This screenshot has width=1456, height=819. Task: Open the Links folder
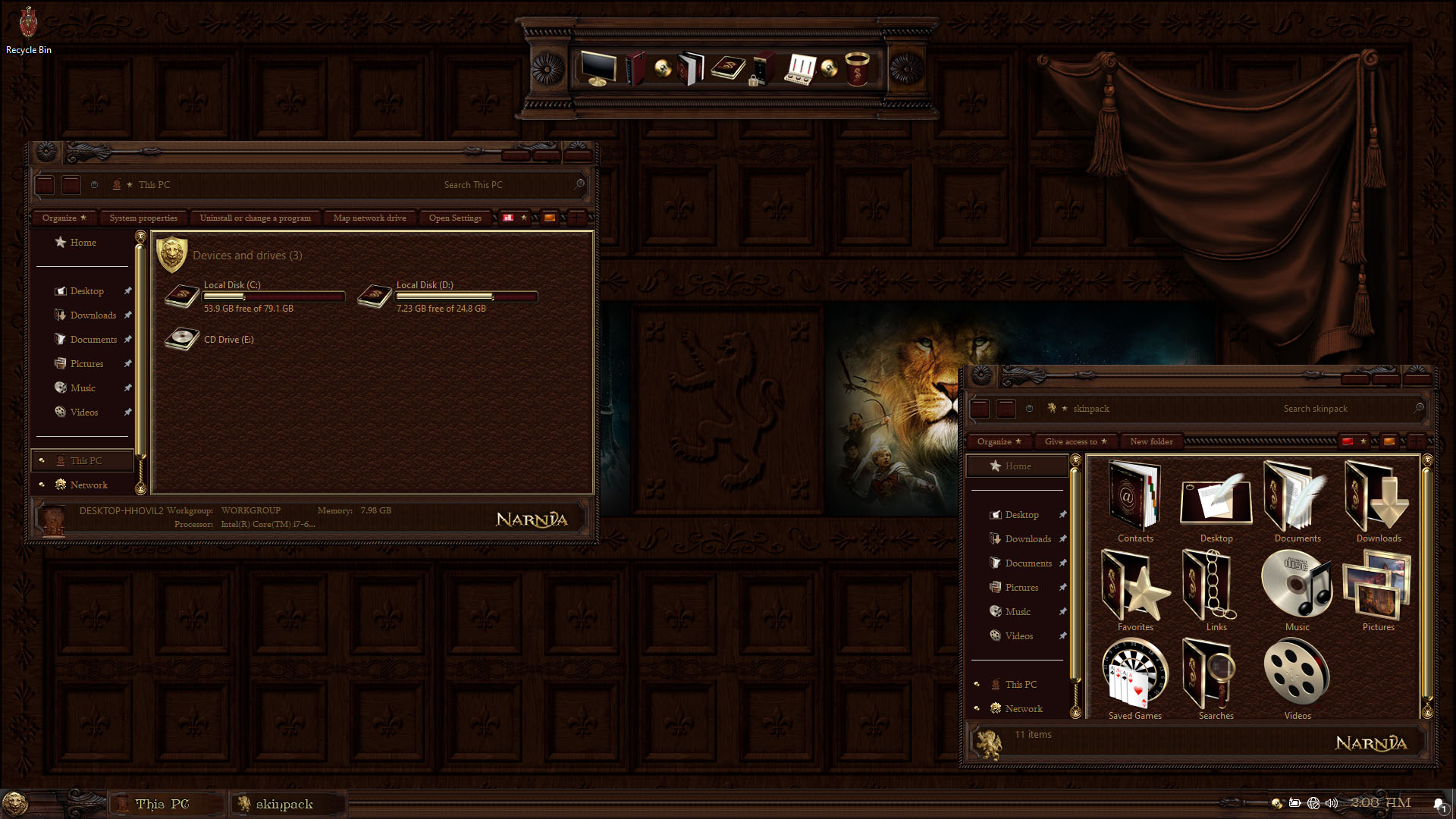point(1216,590)
